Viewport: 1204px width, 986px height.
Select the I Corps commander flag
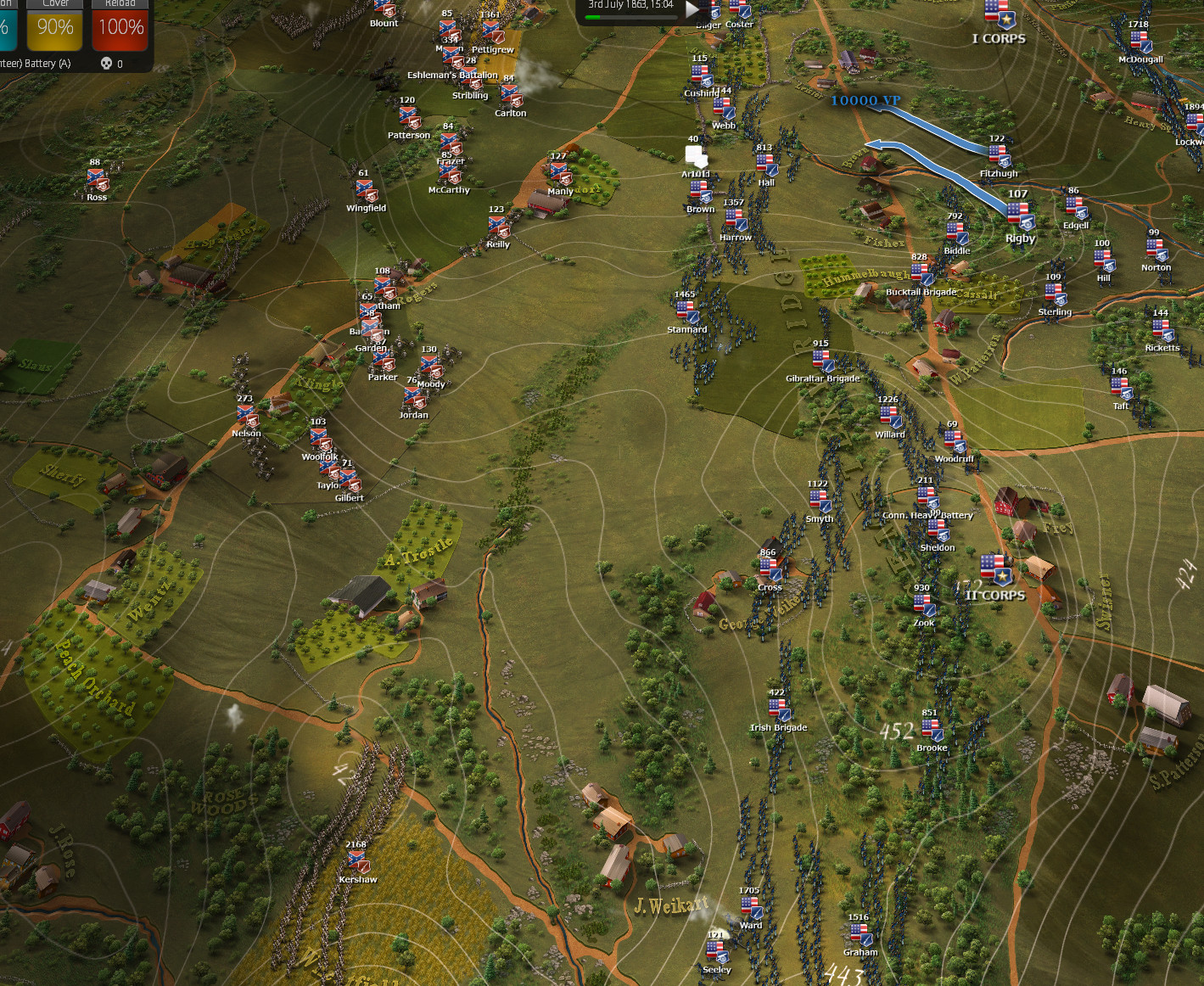(x=998, y=14)
